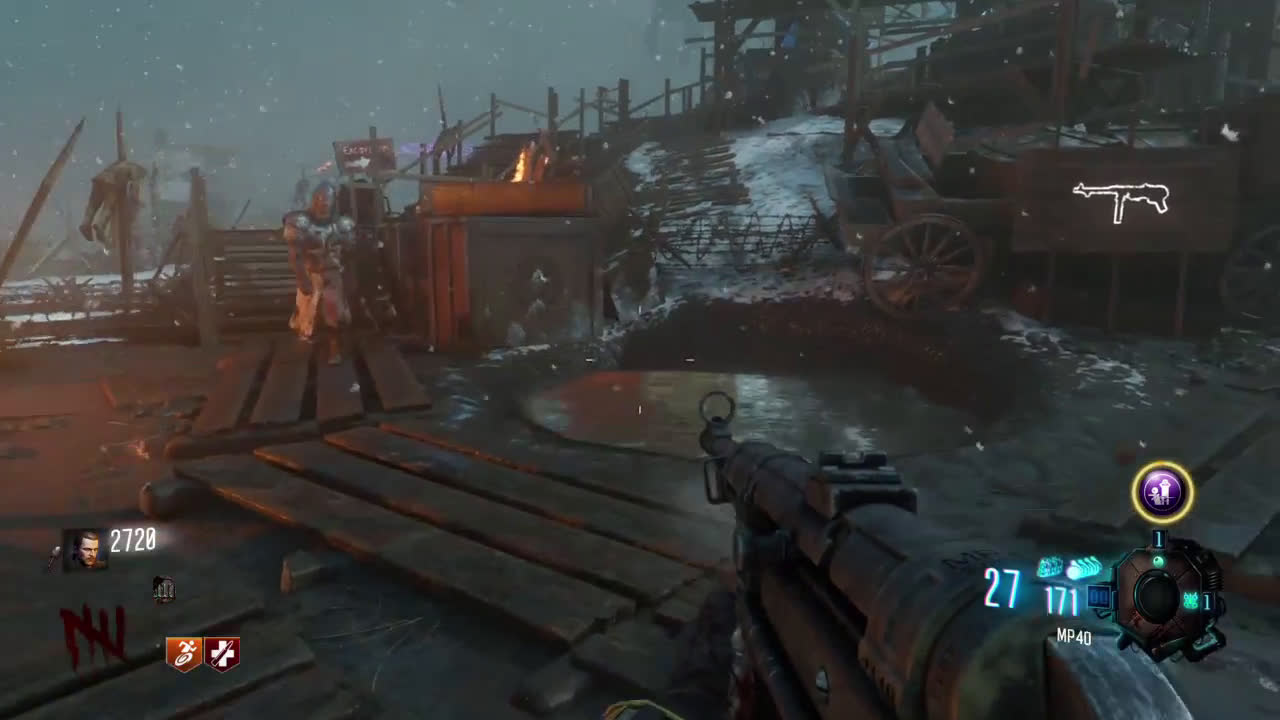This screenshot has width=1280, height=720.
Task: Select the green tactical icon on the dial
Action: 1191,601
